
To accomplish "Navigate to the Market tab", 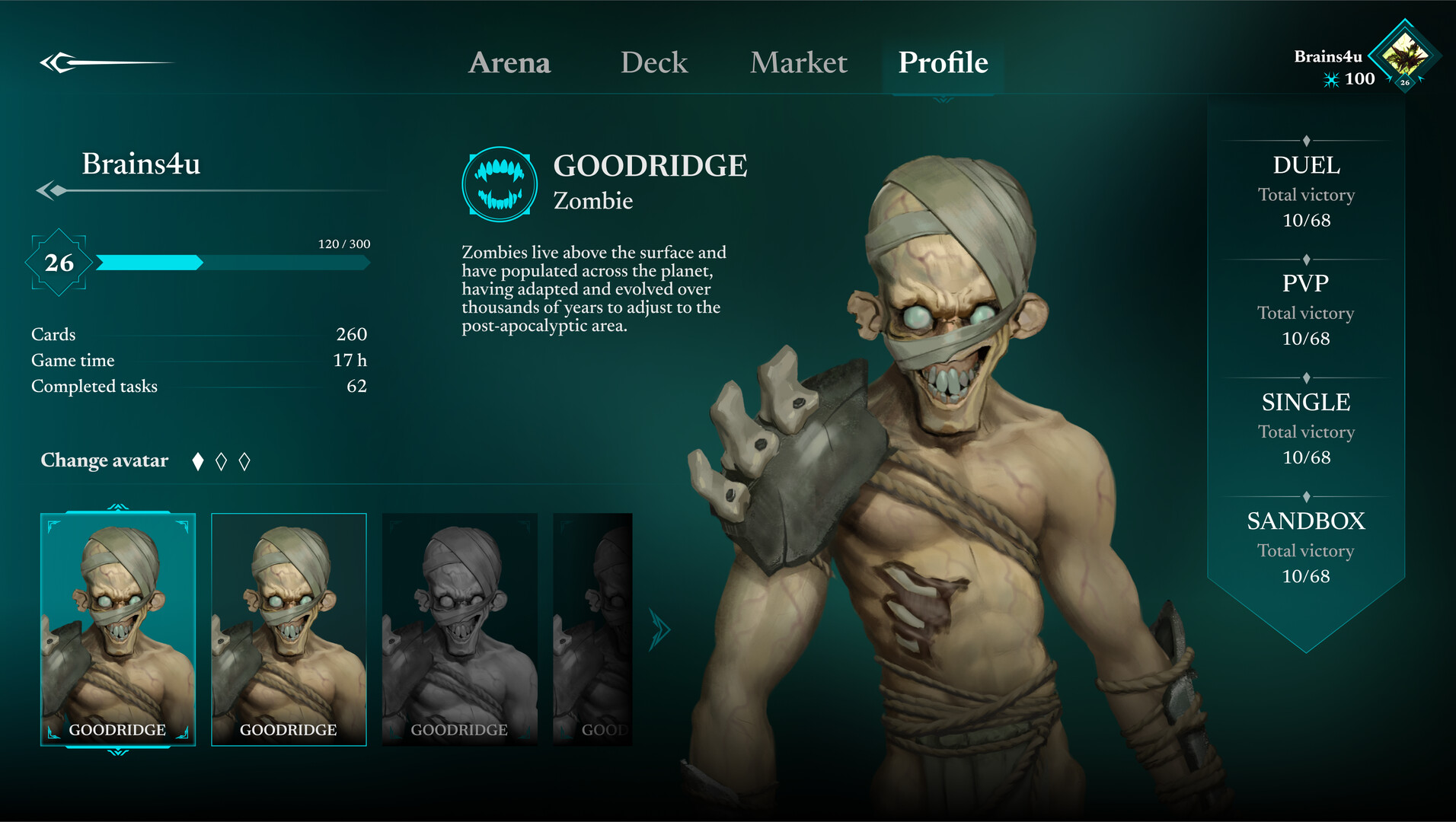I will click(x=798, y=63).
